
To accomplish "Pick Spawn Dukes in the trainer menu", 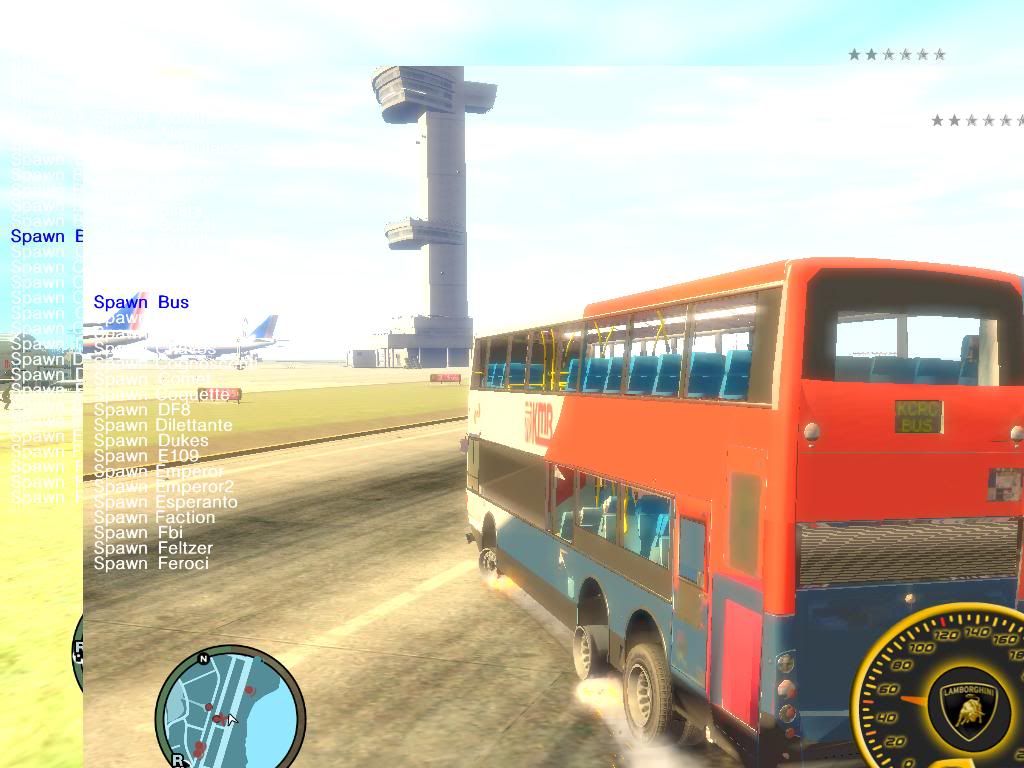I will point(151,441).
